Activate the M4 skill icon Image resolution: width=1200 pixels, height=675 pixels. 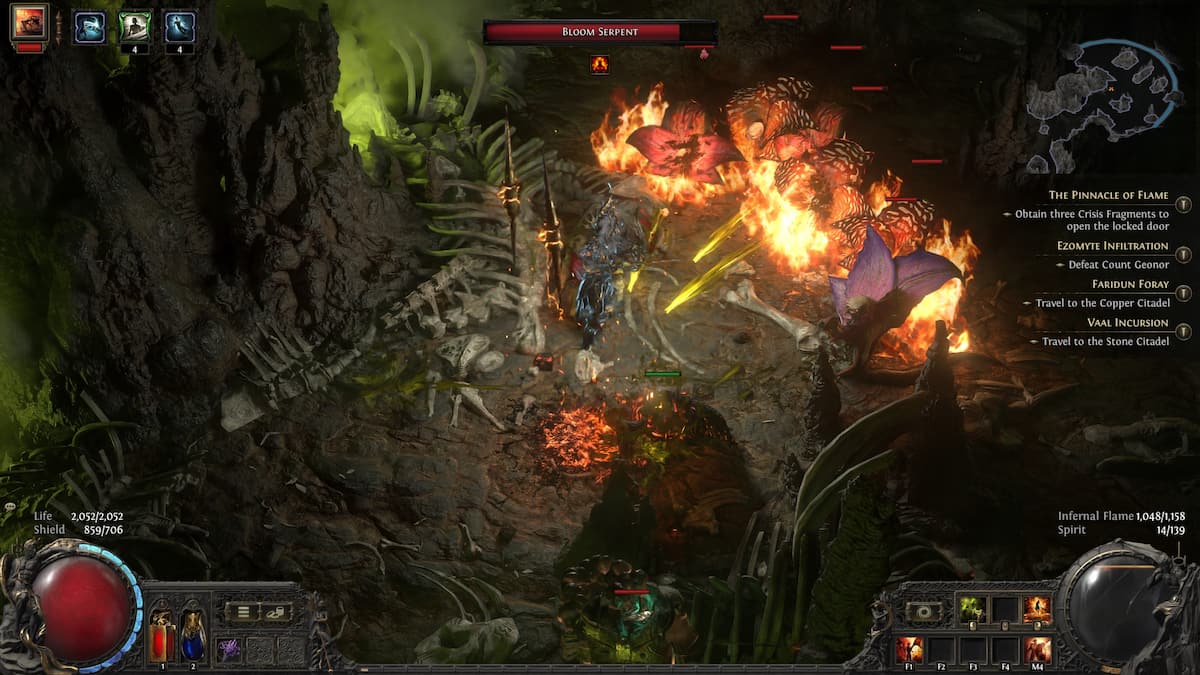(1037, 649)
